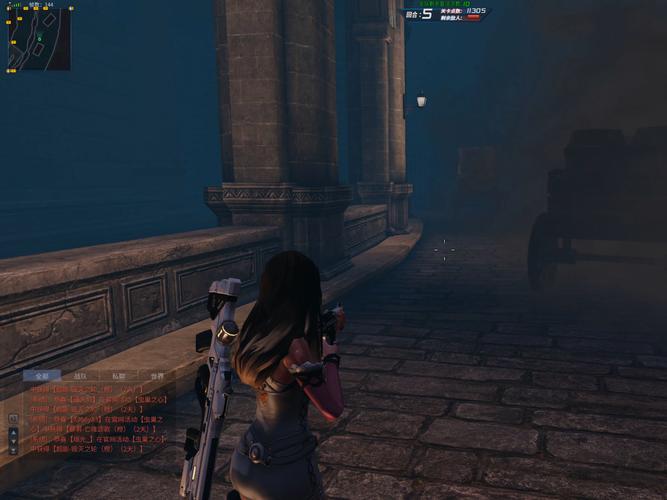Switch to the 战队 chat tab
Viewport: 667px width, 500px height.
coord(79,376)
